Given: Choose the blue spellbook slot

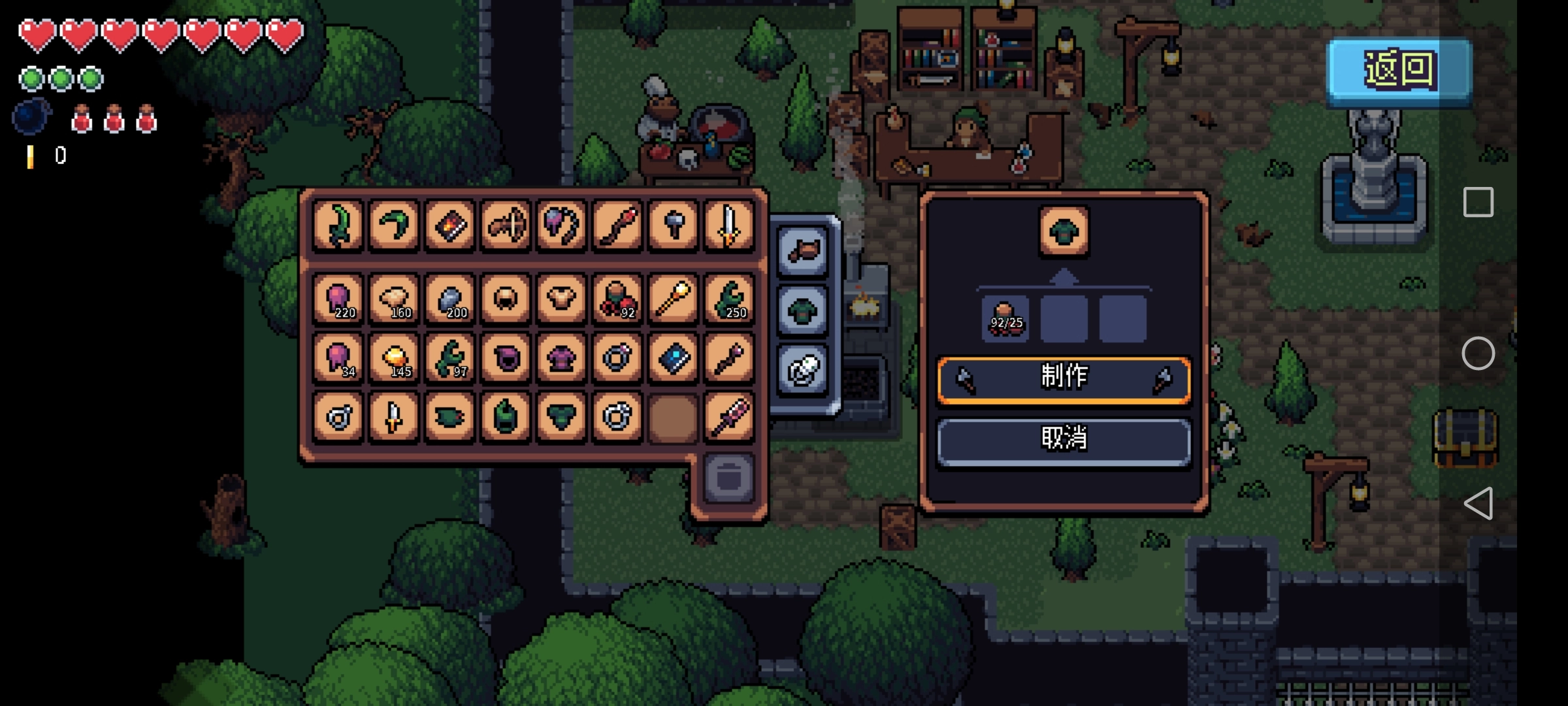Looking at the screenshot, I should [673, 358].
